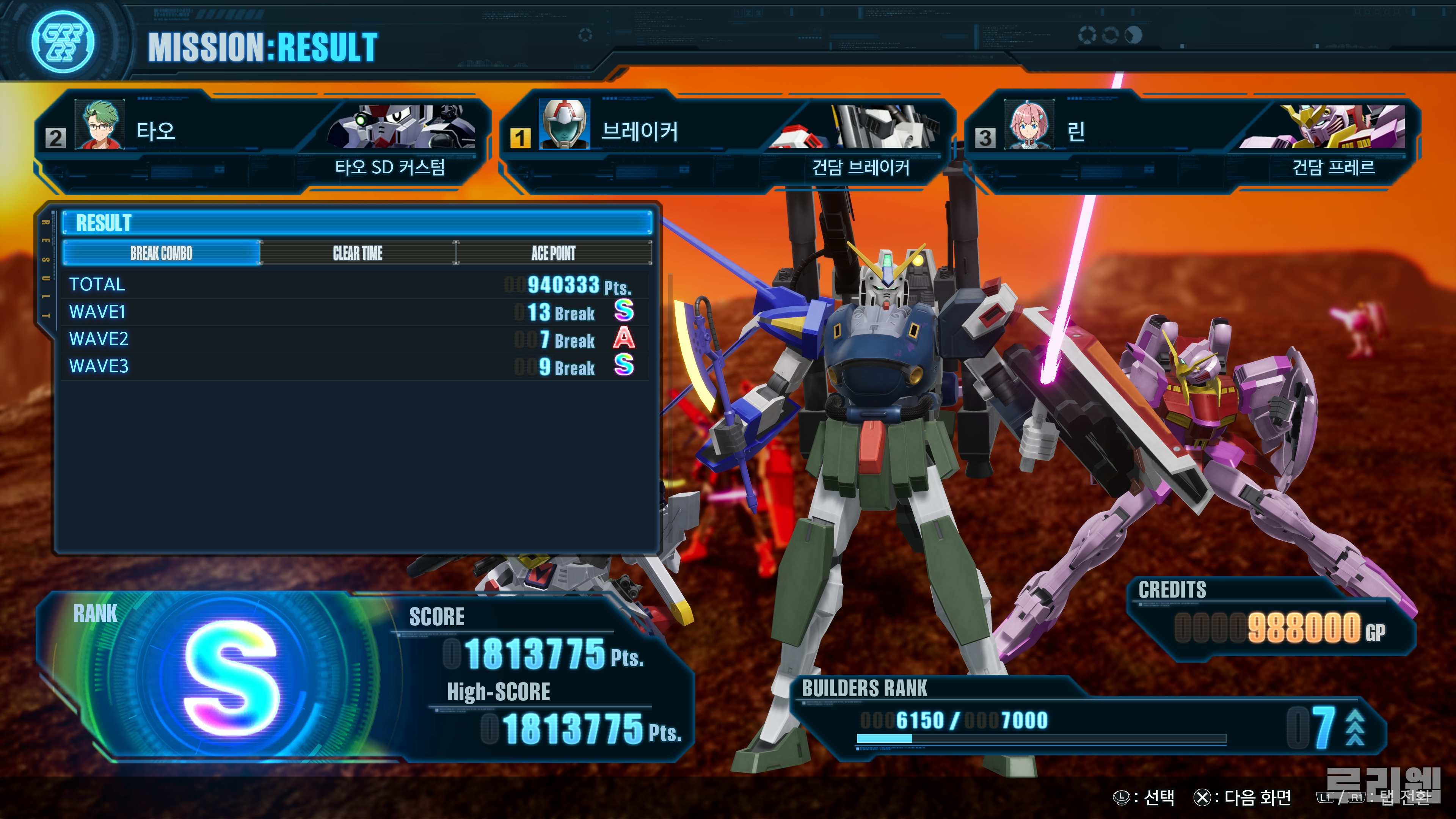Image resolution: width=1456 pixels, height=819 pixels.
Task: Highlight the WAVE3 result row
Action: [x=356, y=367]
